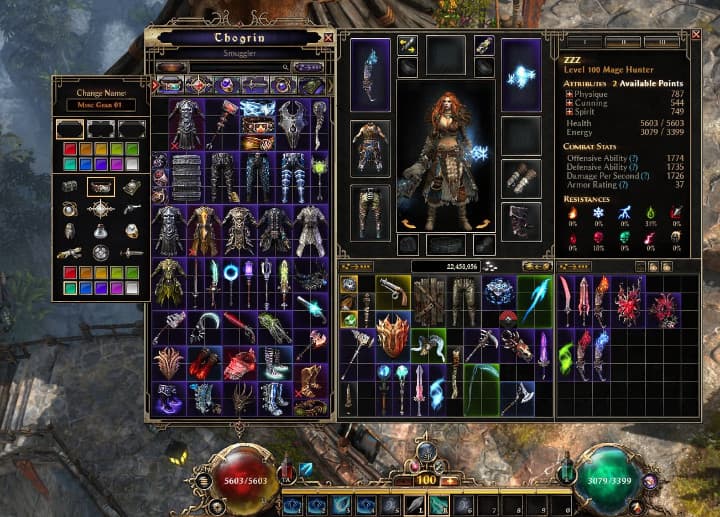Select the equipped chest armor slot
Image resolution: width=720 pixels, height=517 pixels.
(x=370, y=148)
